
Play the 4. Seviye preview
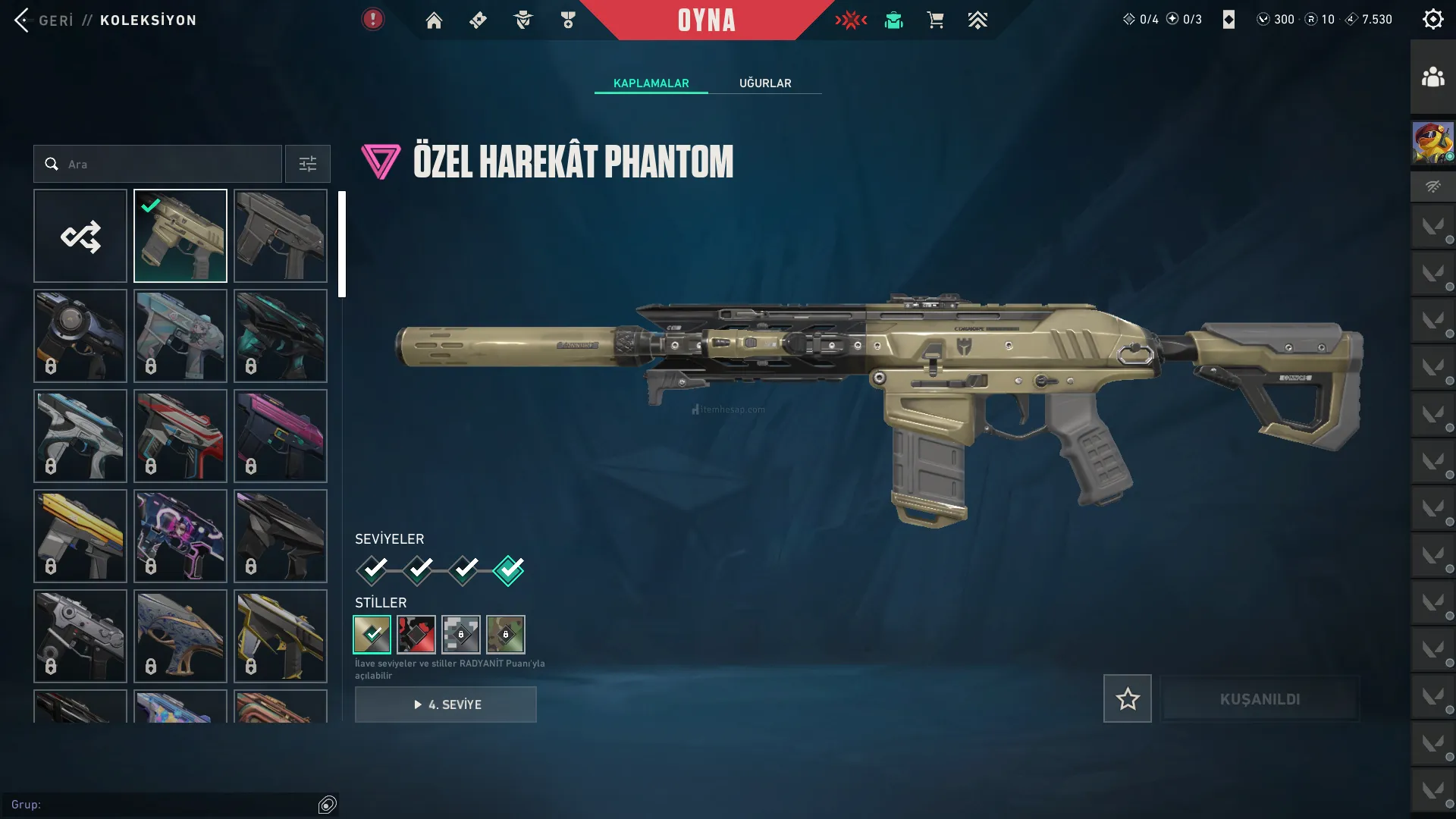446,704
